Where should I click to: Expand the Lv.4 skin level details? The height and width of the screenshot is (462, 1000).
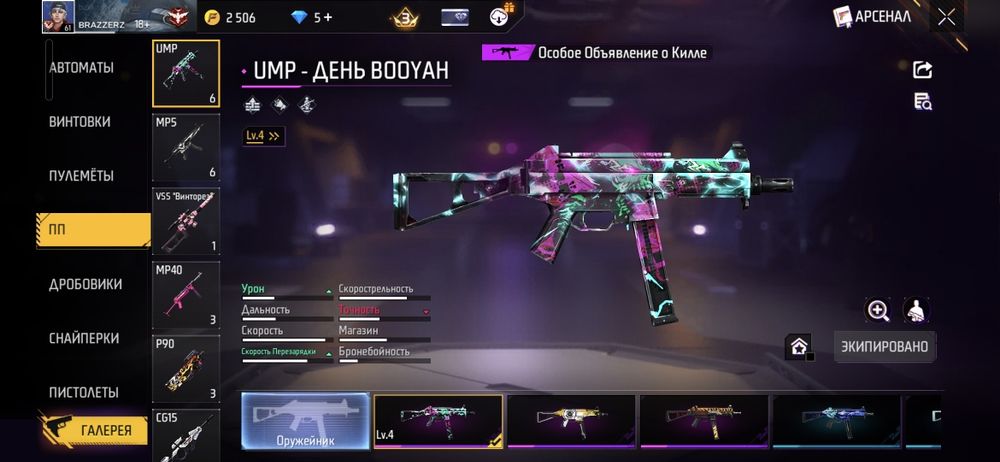264,135
